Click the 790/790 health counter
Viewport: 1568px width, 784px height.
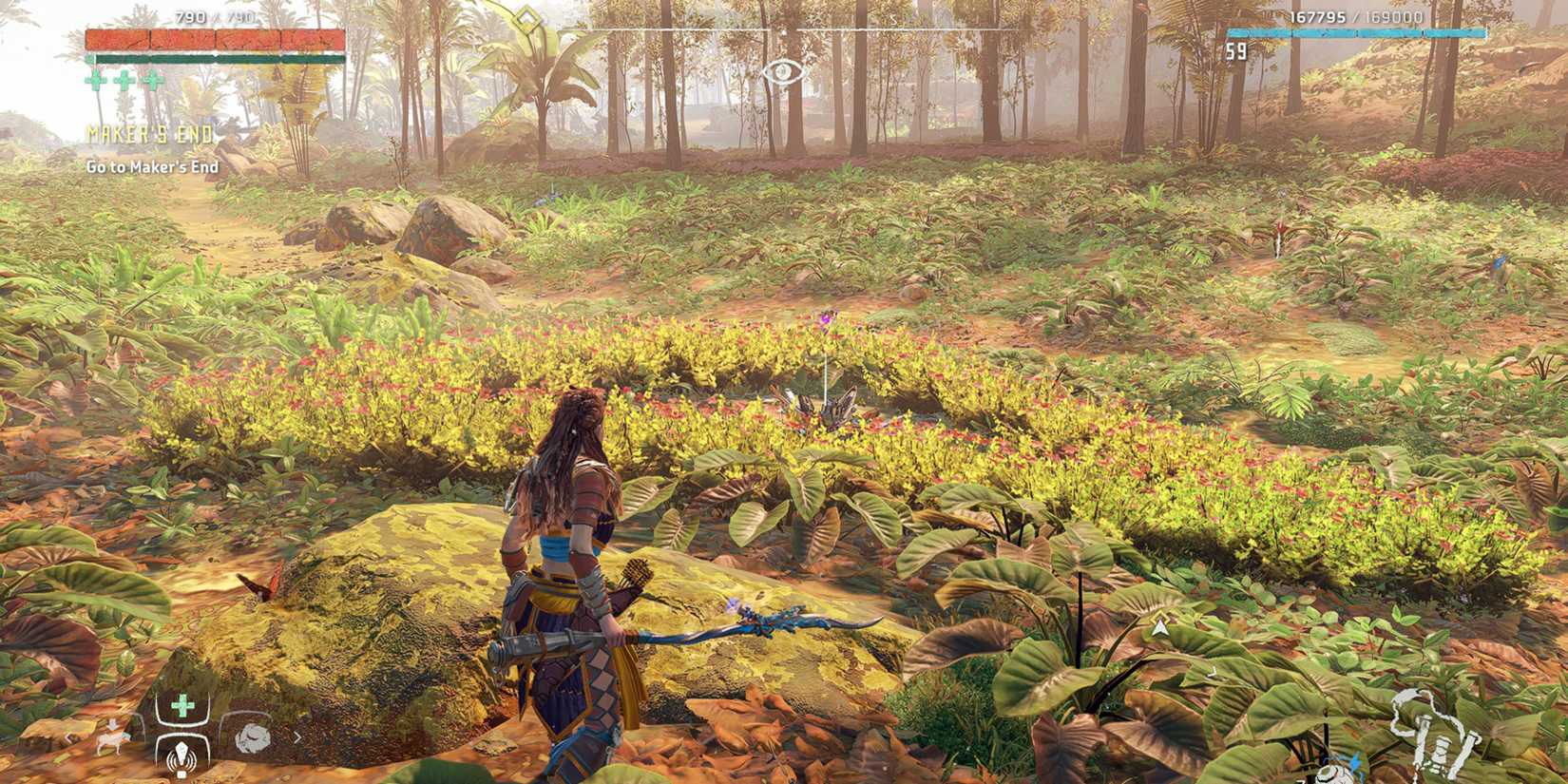[x=217, y=16]
